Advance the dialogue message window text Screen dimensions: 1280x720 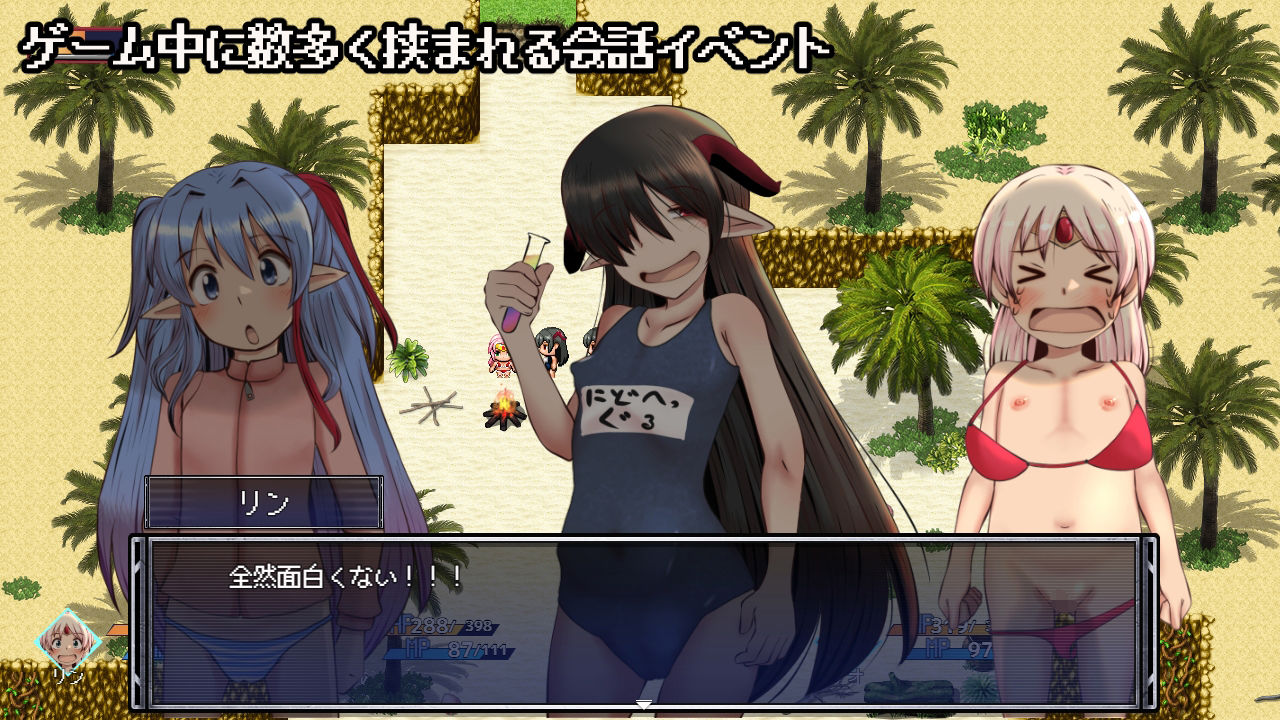[644, 620]
